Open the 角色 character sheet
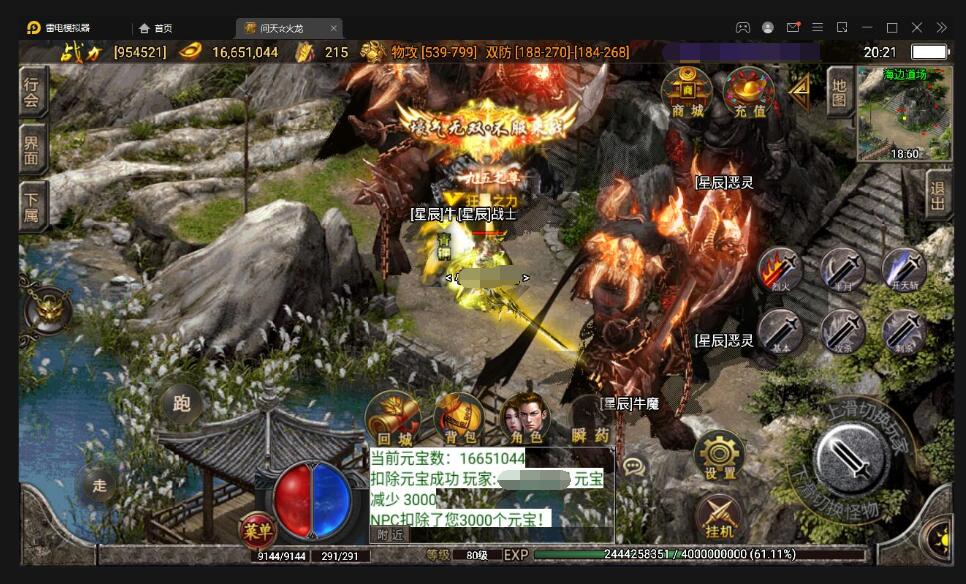The width and height of the screenshot is (966, 584). tap(525, 417)
